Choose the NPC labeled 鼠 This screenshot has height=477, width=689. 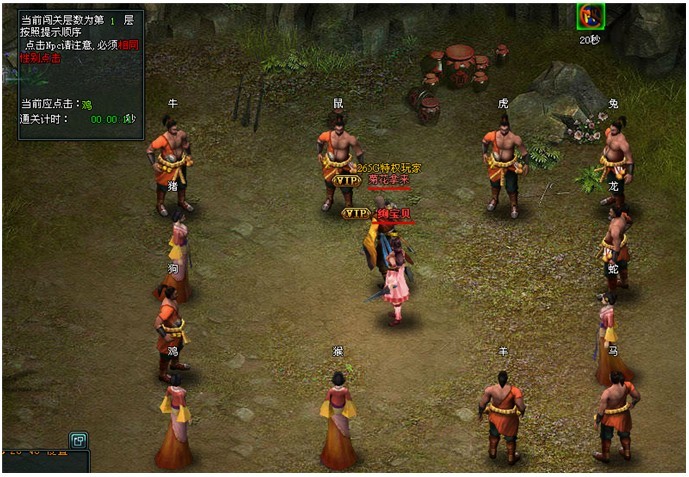(x=338, y=158)
